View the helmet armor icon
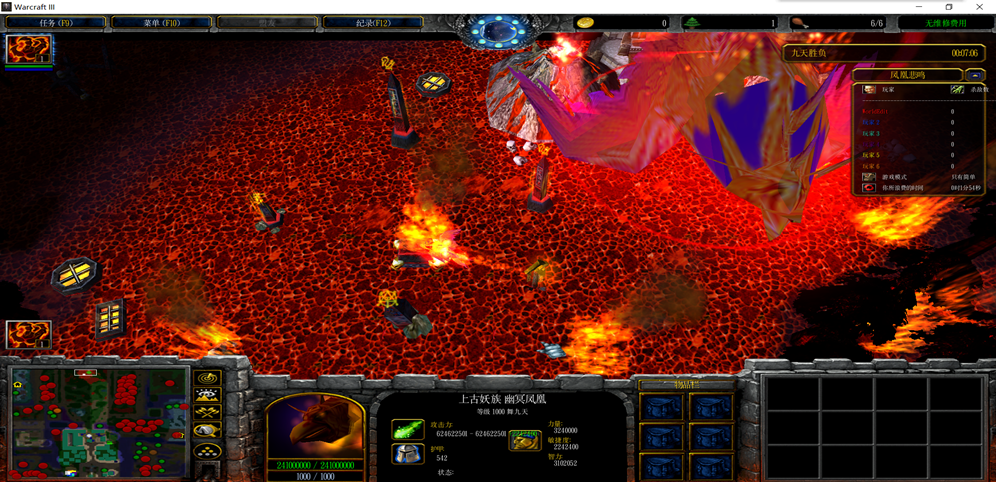 point(407,454)
